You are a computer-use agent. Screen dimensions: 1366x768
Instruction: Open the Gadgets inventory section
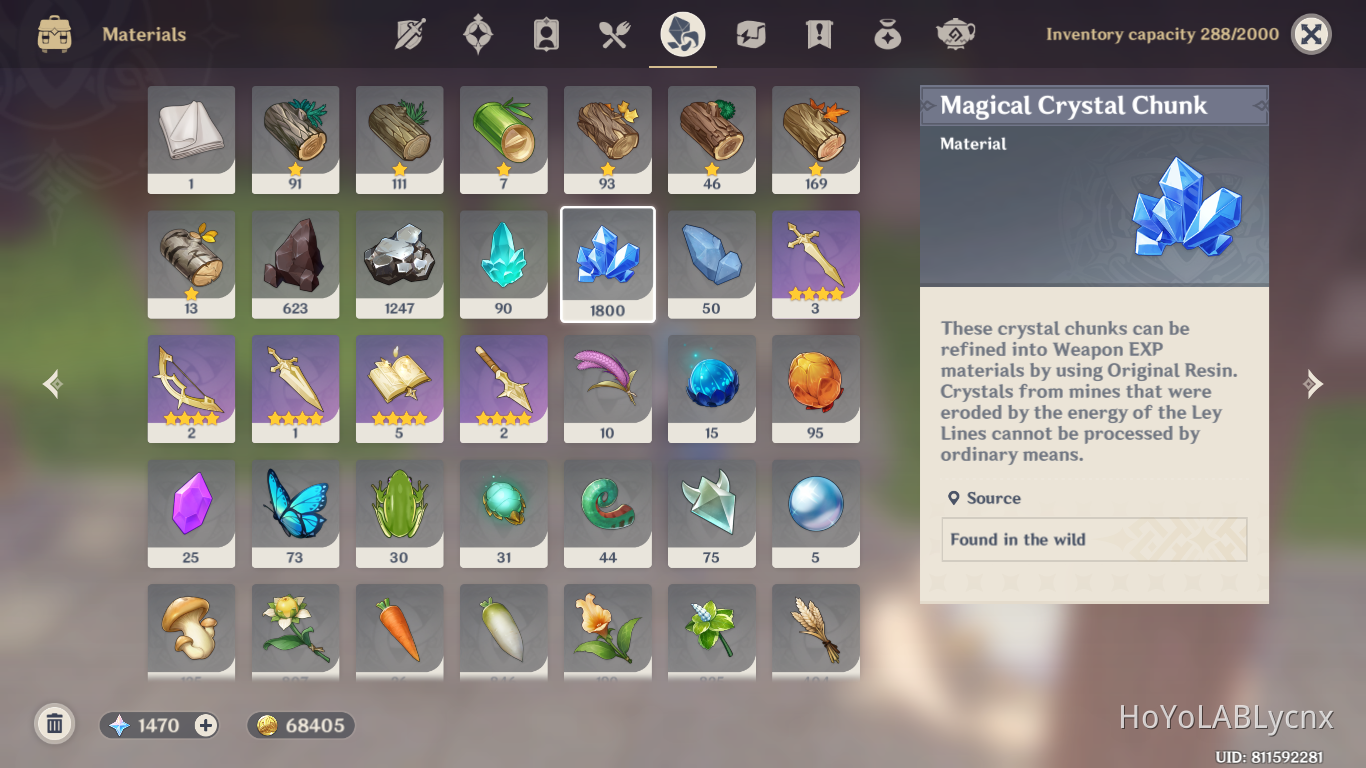coord(749,33)
